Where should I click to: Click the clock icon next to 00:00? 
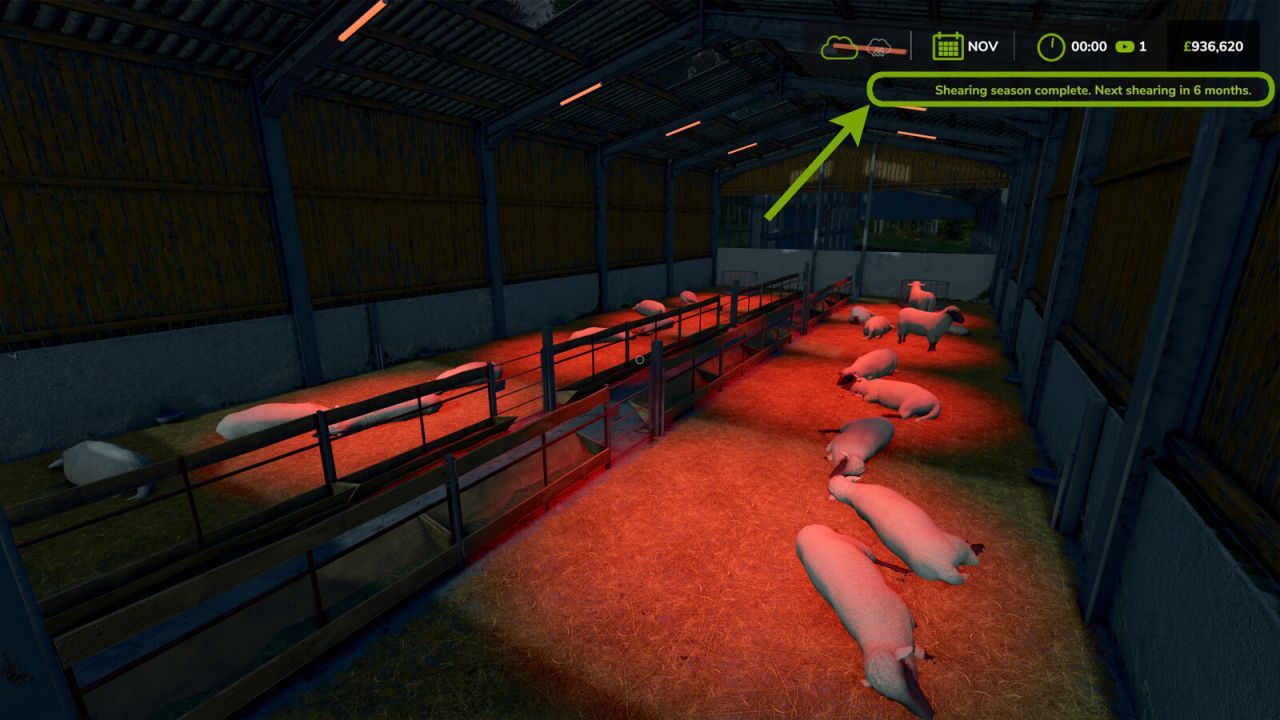click(x=1051, y=45)
